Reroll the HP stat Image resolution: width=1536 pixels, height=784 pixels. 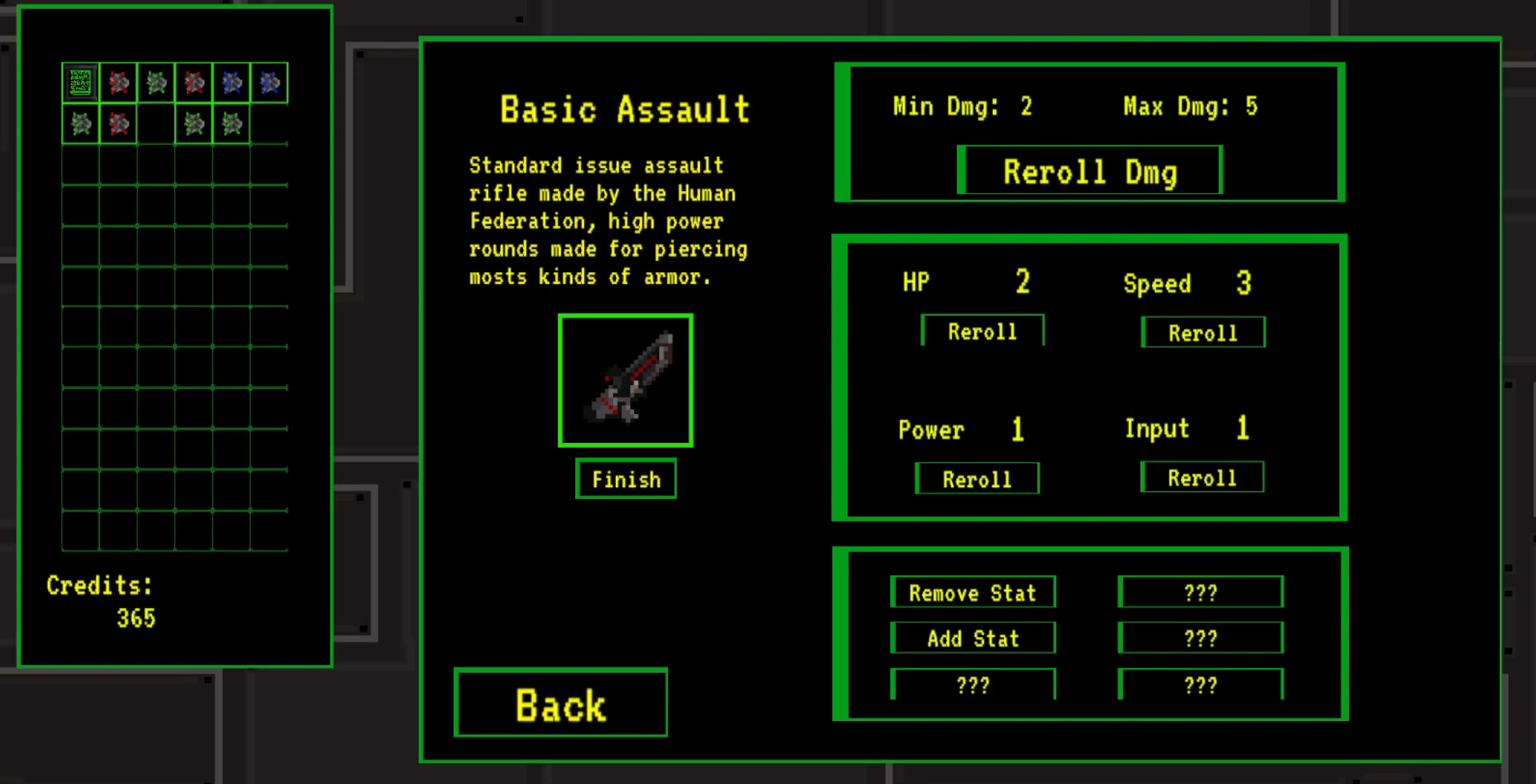coord(982,330)
